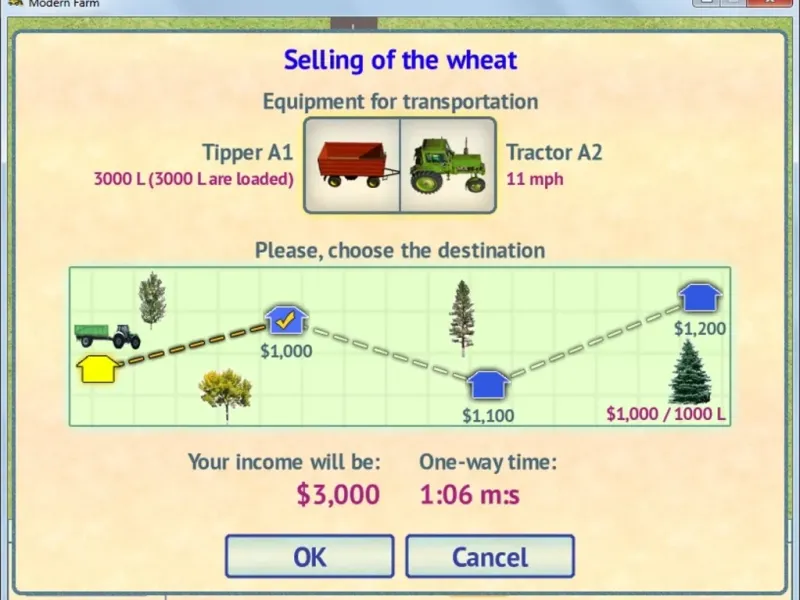This screenshot has width=800, height=600.
Task: Select the Tractor A2 equipment slot
Action: [x=447, y=165]
